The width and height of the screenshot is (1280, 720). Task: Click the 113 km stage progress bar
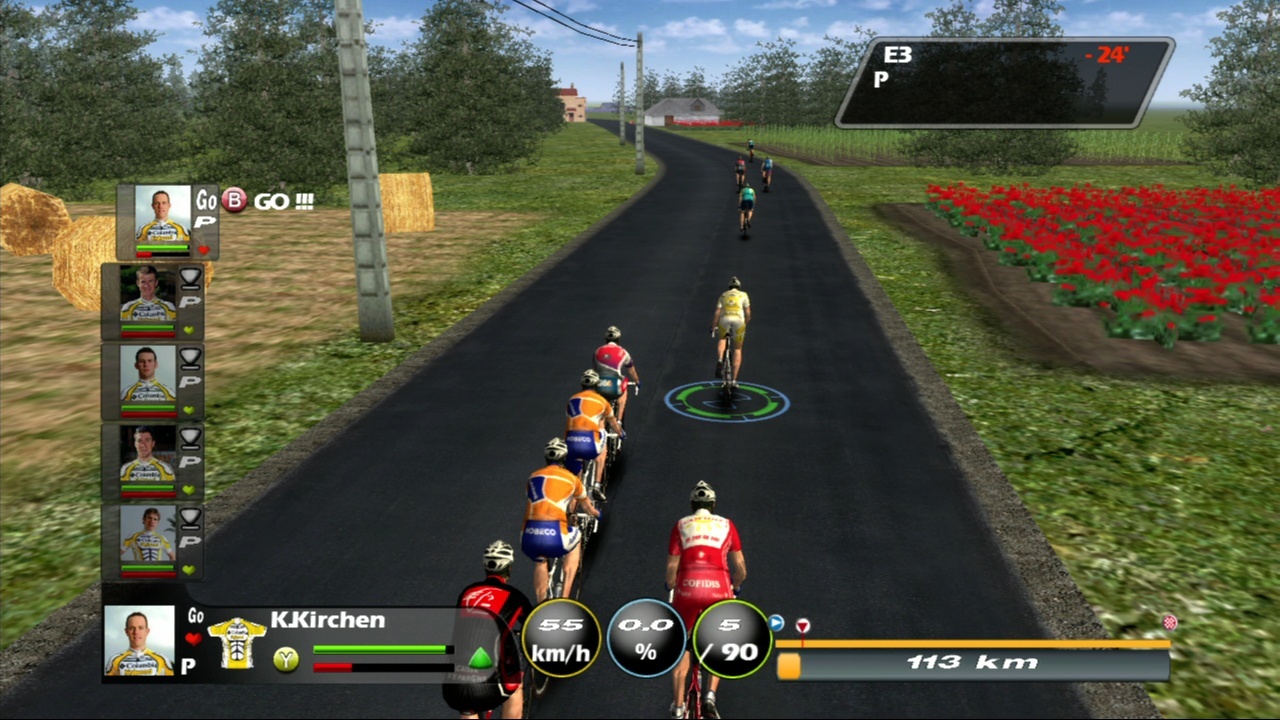click(x=973, y=664)
